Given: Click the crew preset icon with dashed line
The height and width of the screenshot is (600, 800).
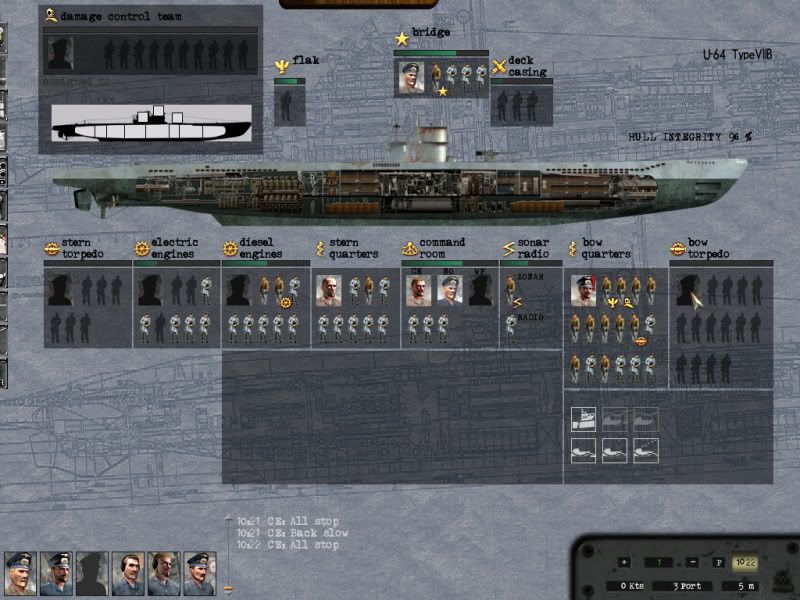Looking at the screenshot, I should [x=646, y=450].
